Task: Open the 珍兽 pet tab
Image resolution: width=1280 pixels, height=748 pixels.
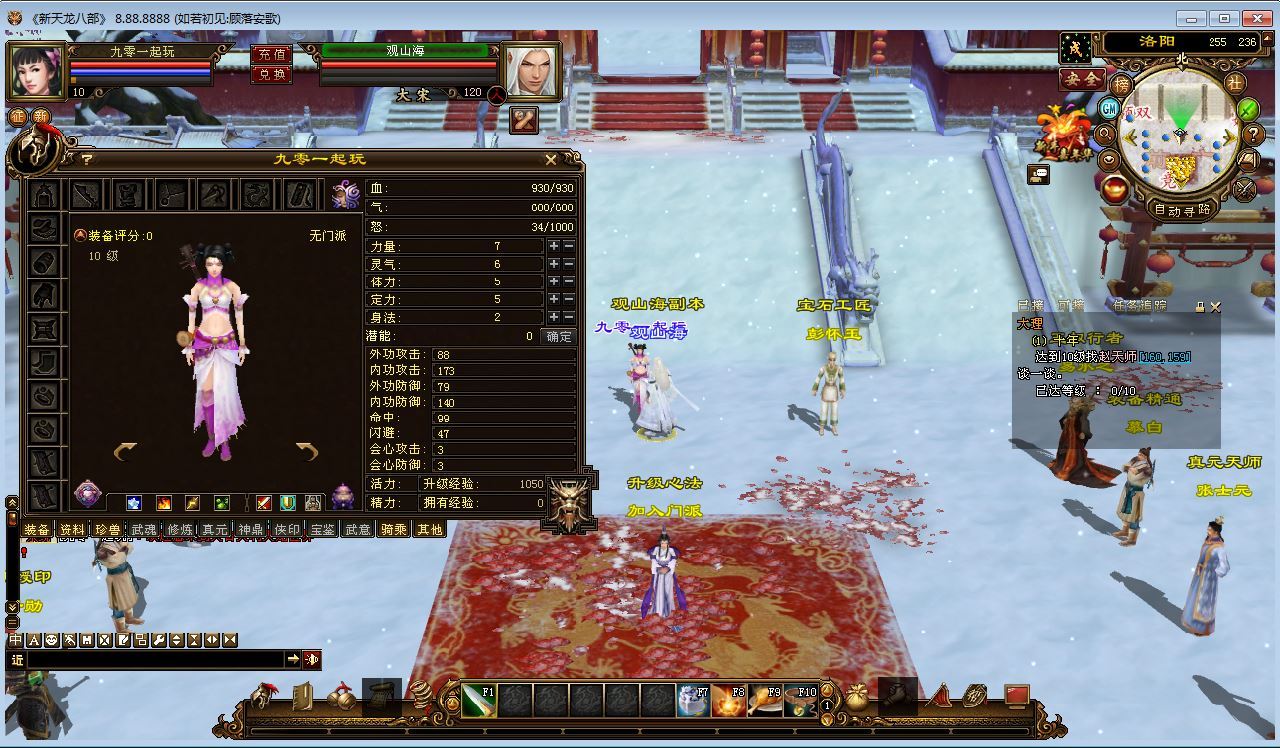Action: (x=108, y=529)
